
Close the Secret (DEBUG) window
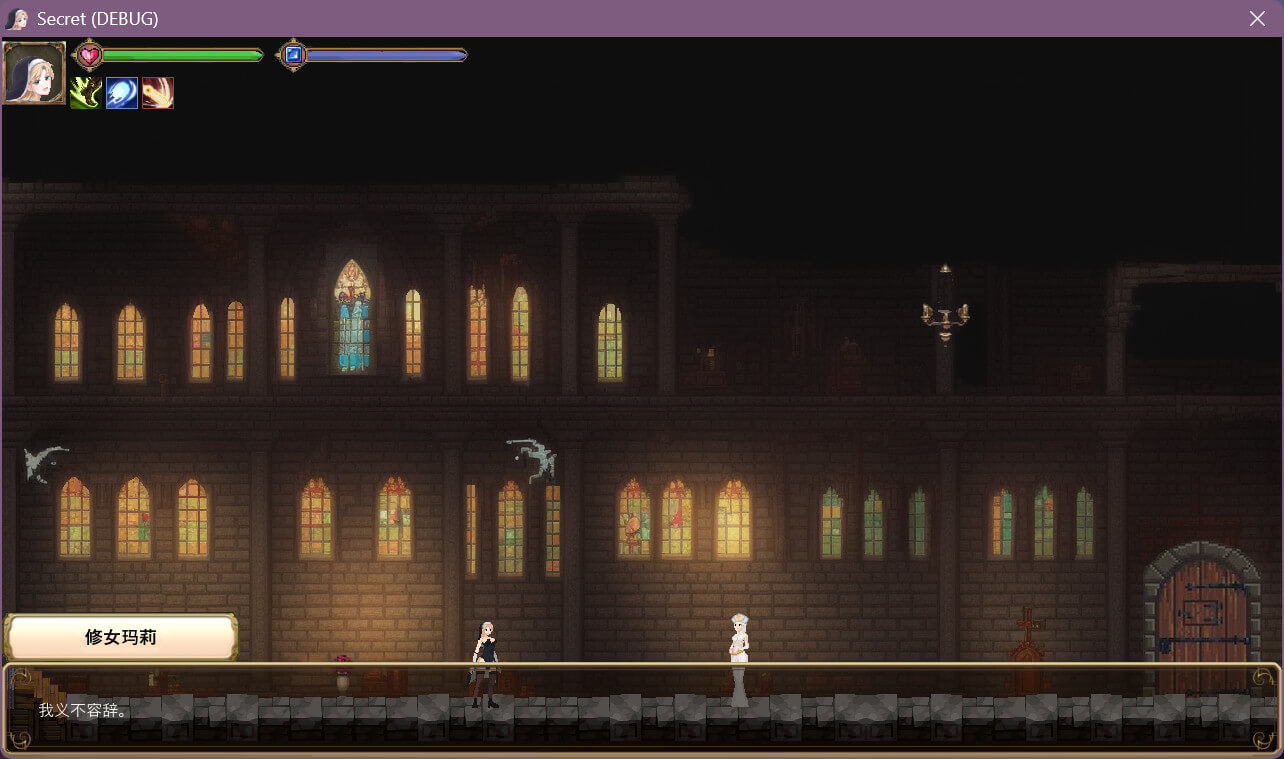pyautogui.click(x=1257, y=19)
